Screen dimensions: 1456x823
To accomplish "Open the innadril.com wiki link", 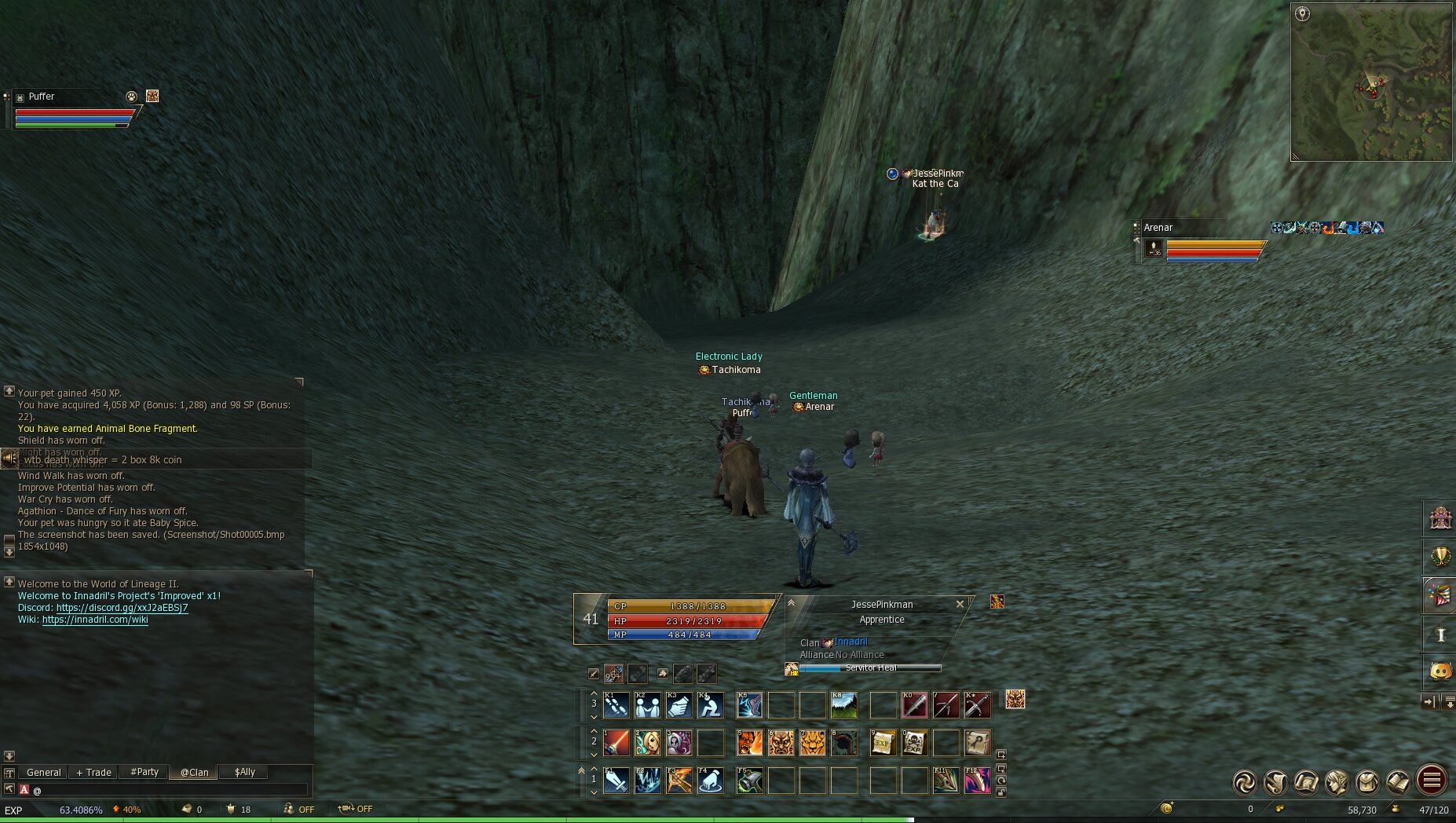I will pos(95,620).
